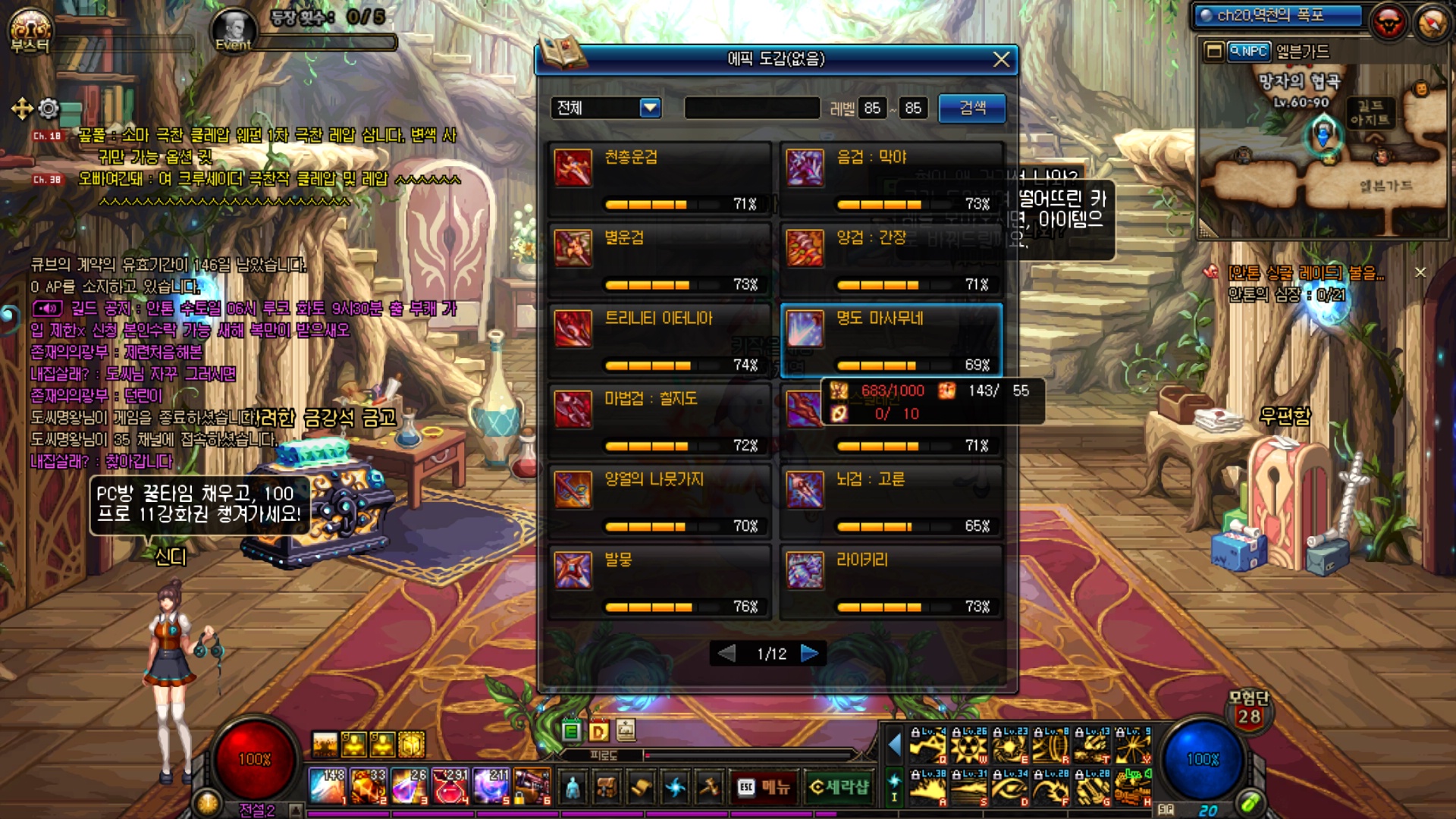The height and width of the screenshot is (819, 1456).
Task: Open the NPC search on minimap
Action: pos(1248,52)
